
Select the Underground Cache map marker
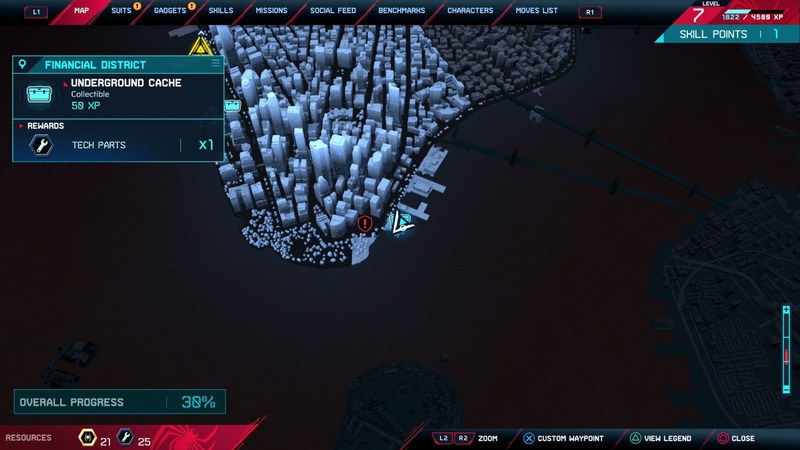233,105
